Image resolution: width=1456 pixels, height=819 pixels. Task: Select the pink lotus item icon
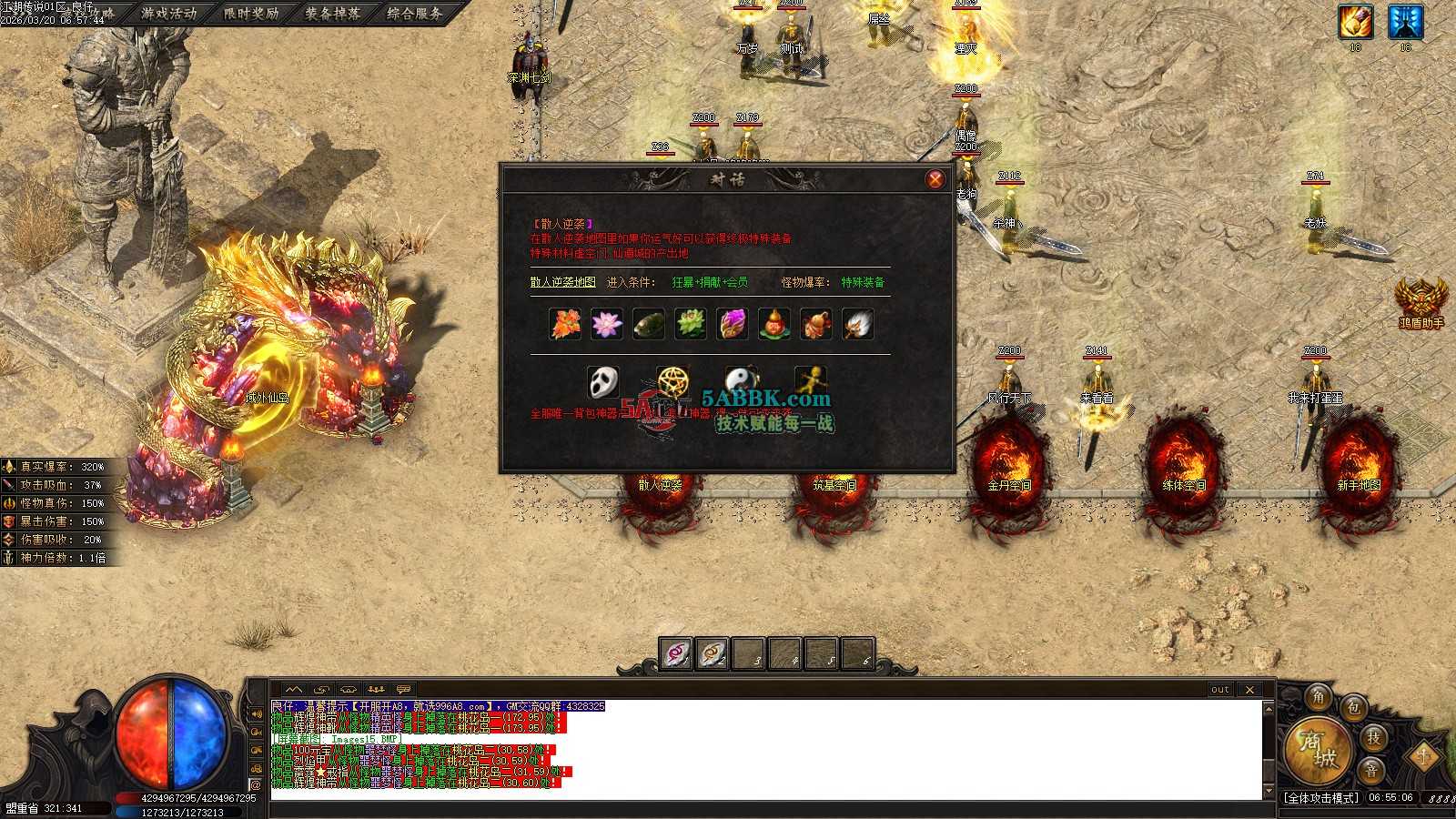606,324
